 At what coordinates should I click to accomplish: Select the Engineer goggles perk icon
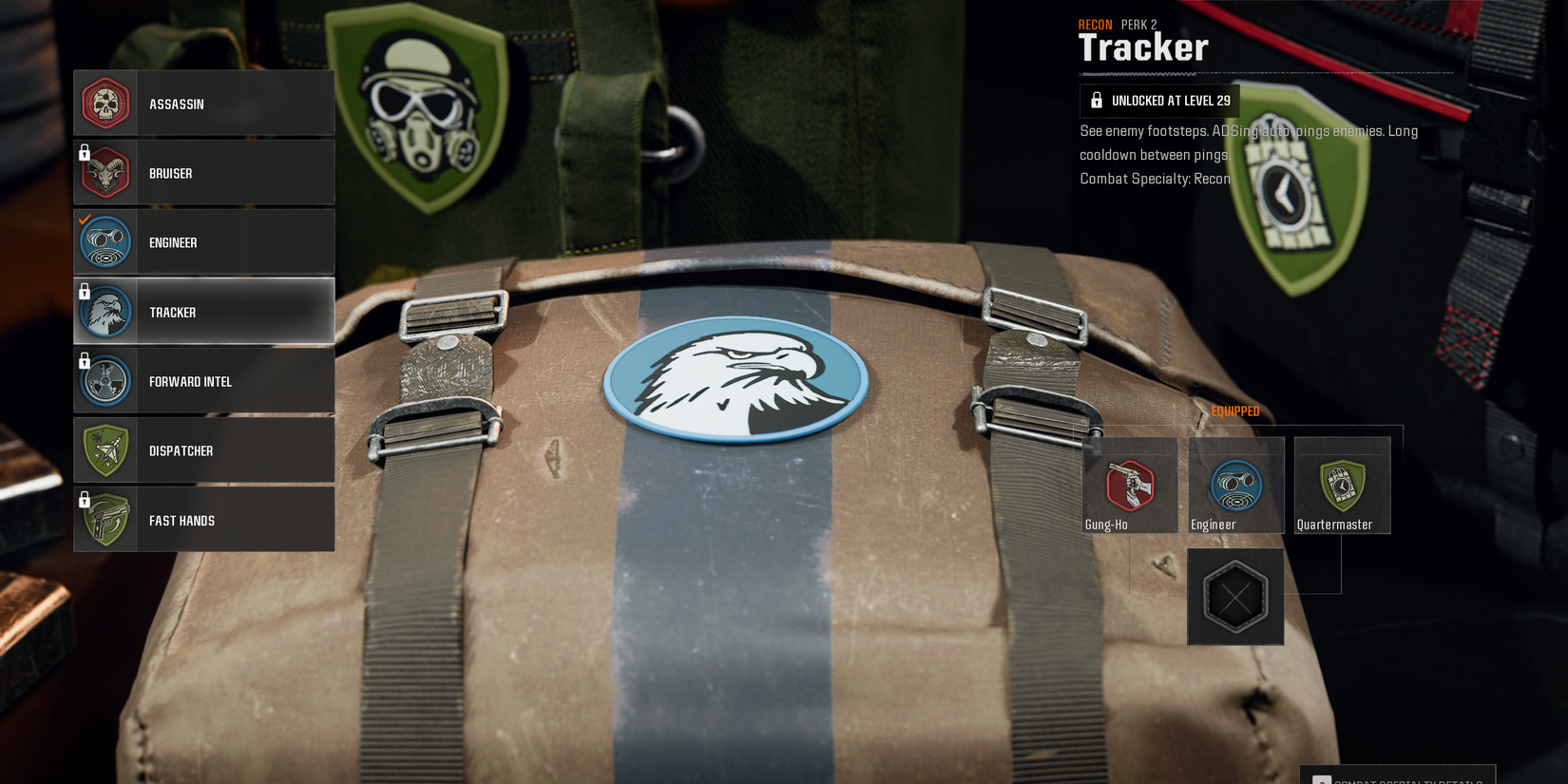click(105, 241)
